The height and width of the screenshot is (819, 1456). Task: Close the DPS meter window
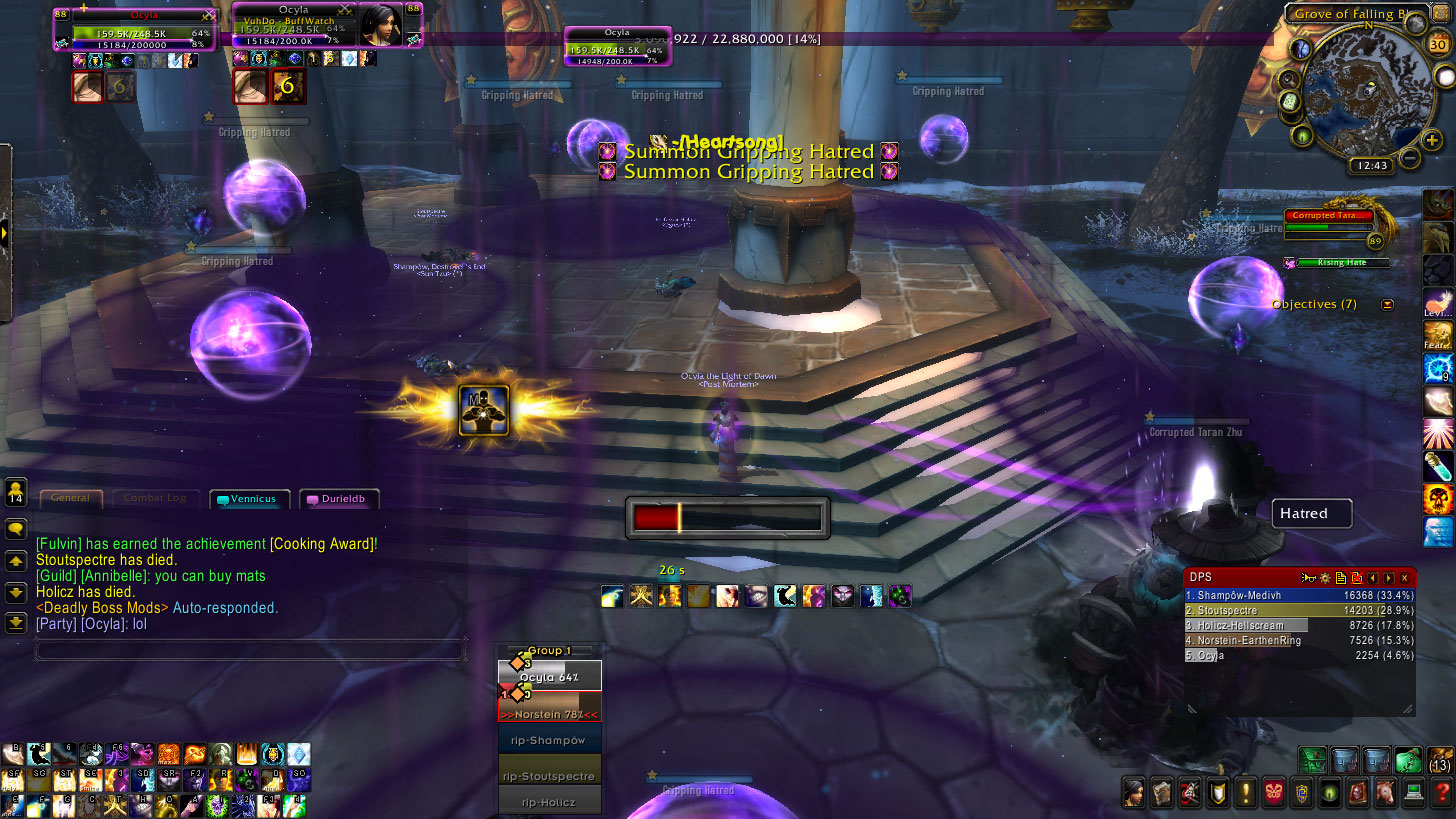tap(1404, 578)
